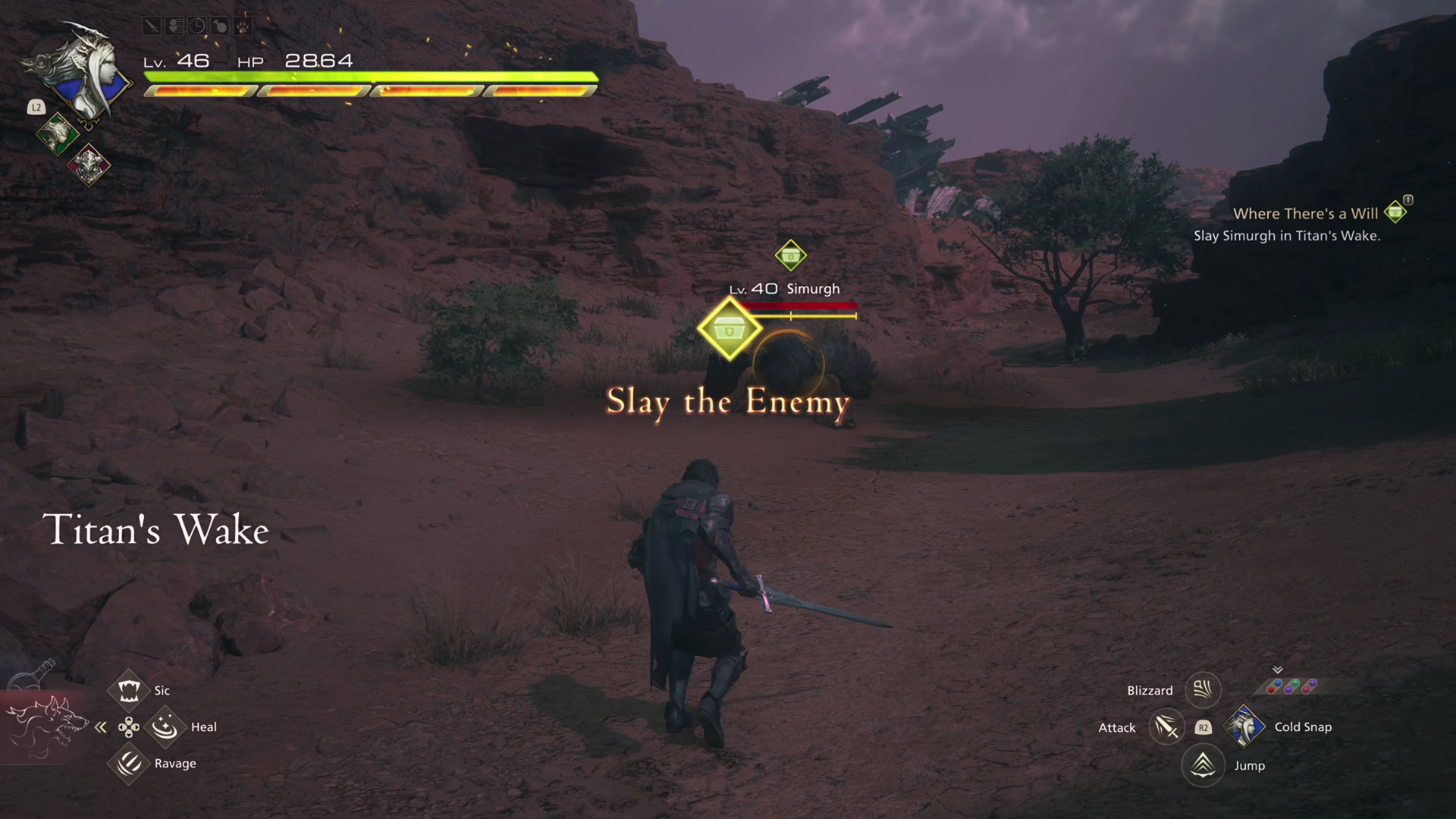1456x819 pixels.
Task: Click the small quest marker above Simurgh
Action: click(790, 256)
